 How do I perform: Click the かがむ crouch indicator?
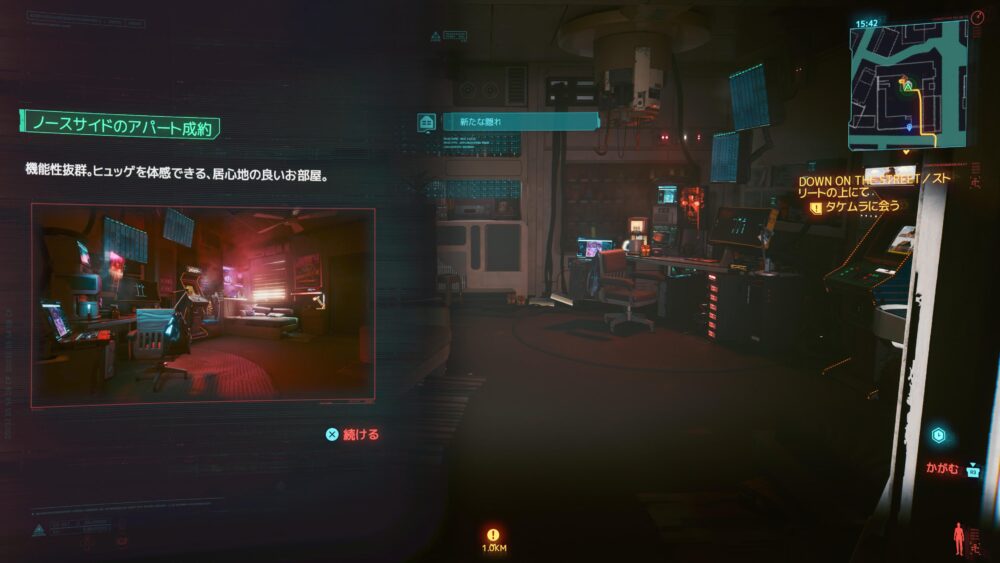tap(945, 468)
